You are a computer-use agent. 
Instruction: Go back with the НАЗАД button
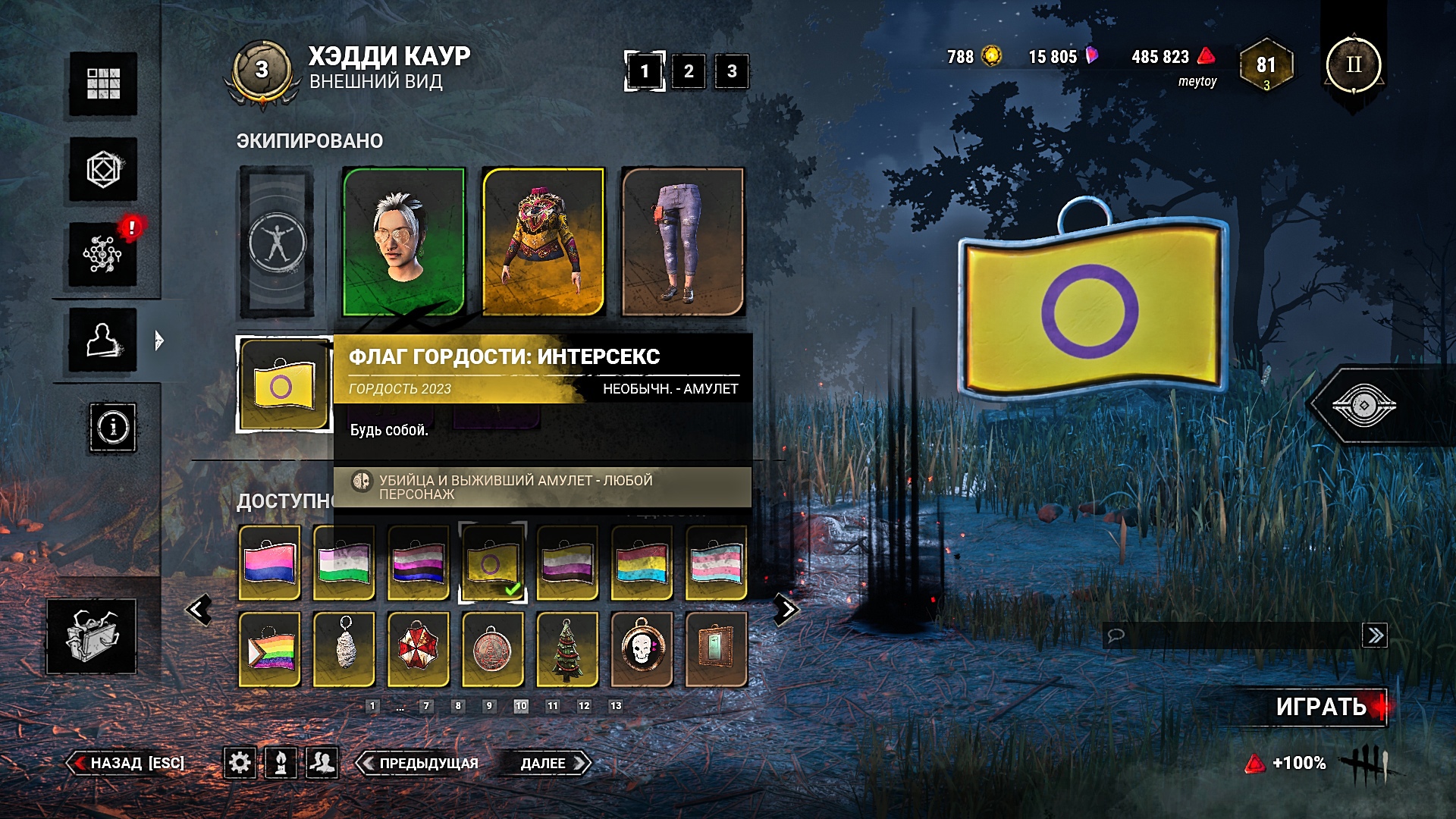127,763
